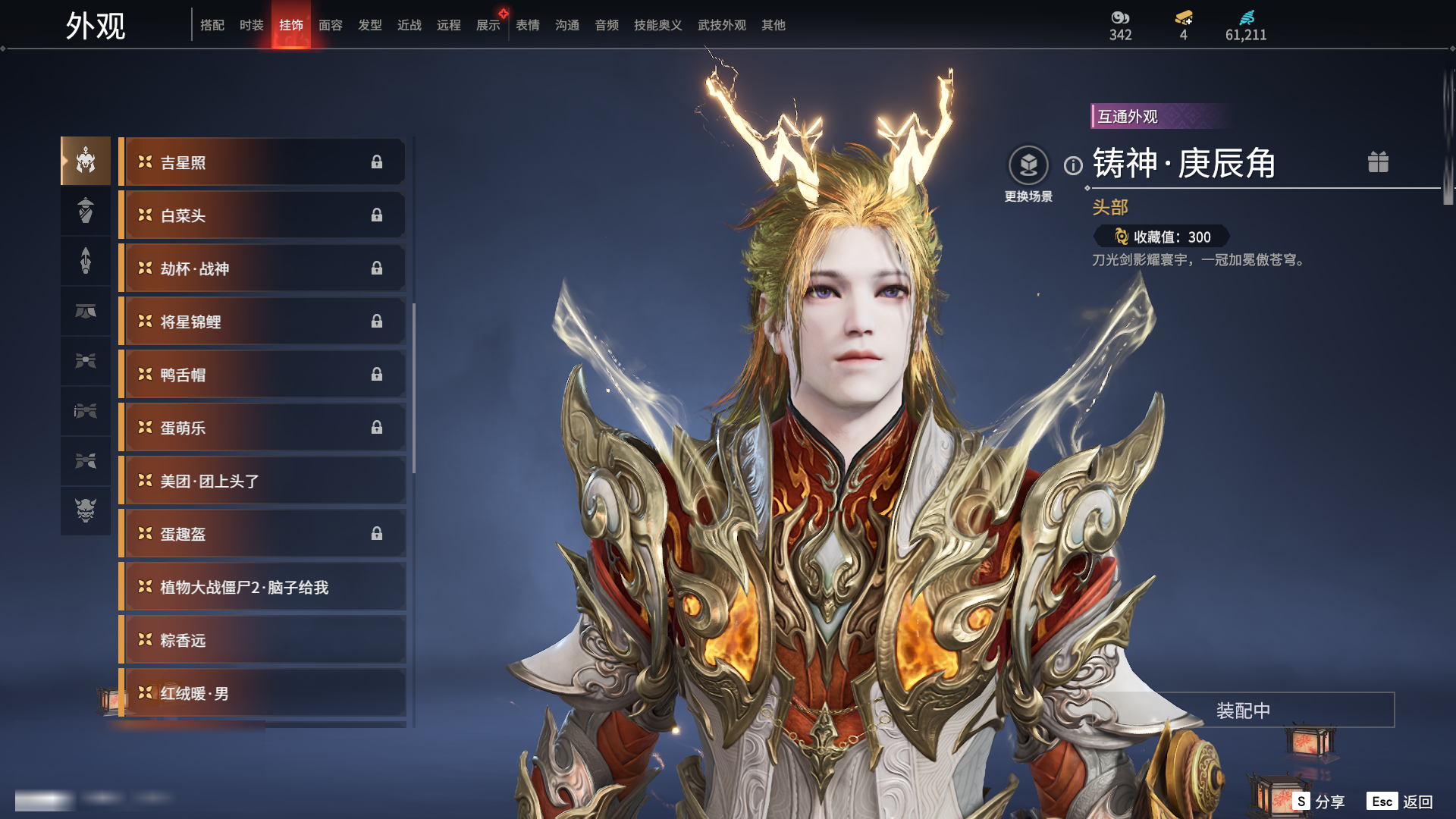This screenshot has width=1456, height=819.
Task: Pick the 粽香远 accessory
Action: 262,640
